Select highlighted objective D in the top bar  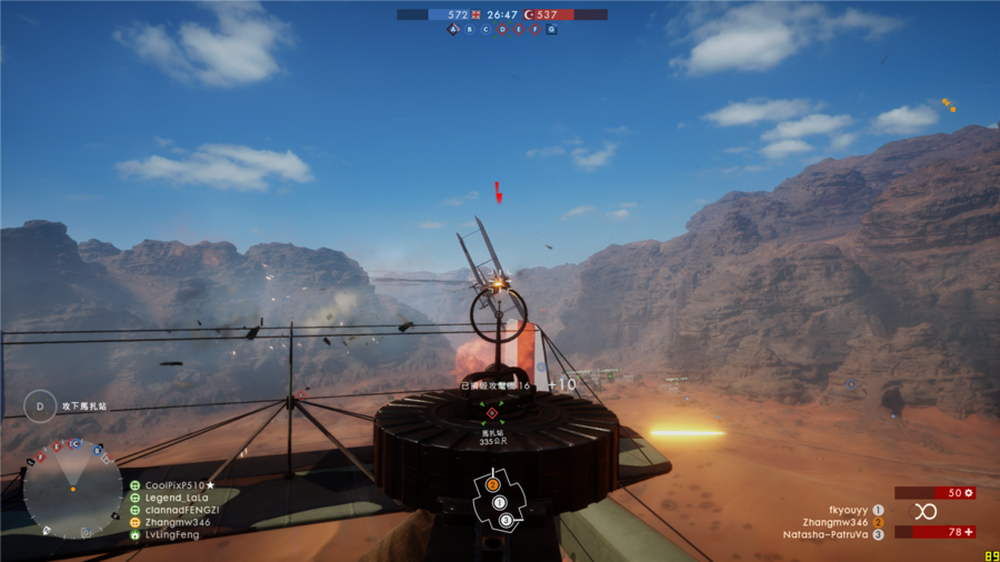(x=502, y=30)
